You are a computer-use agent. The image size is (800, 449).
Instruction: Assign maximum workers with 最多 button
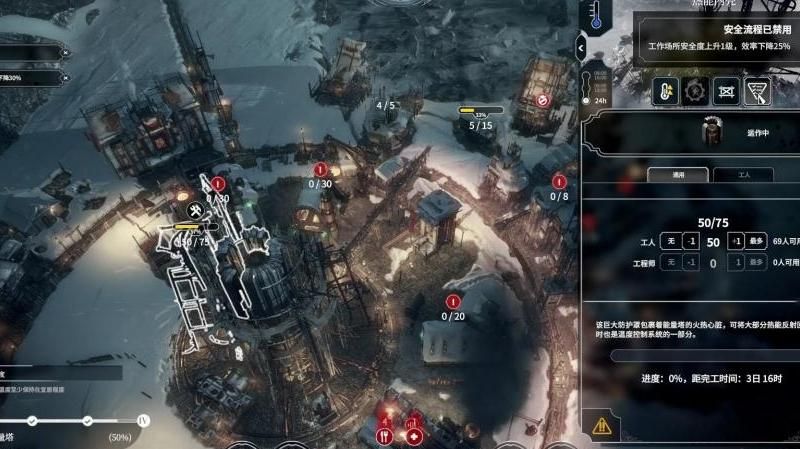(x=759, y=243)
